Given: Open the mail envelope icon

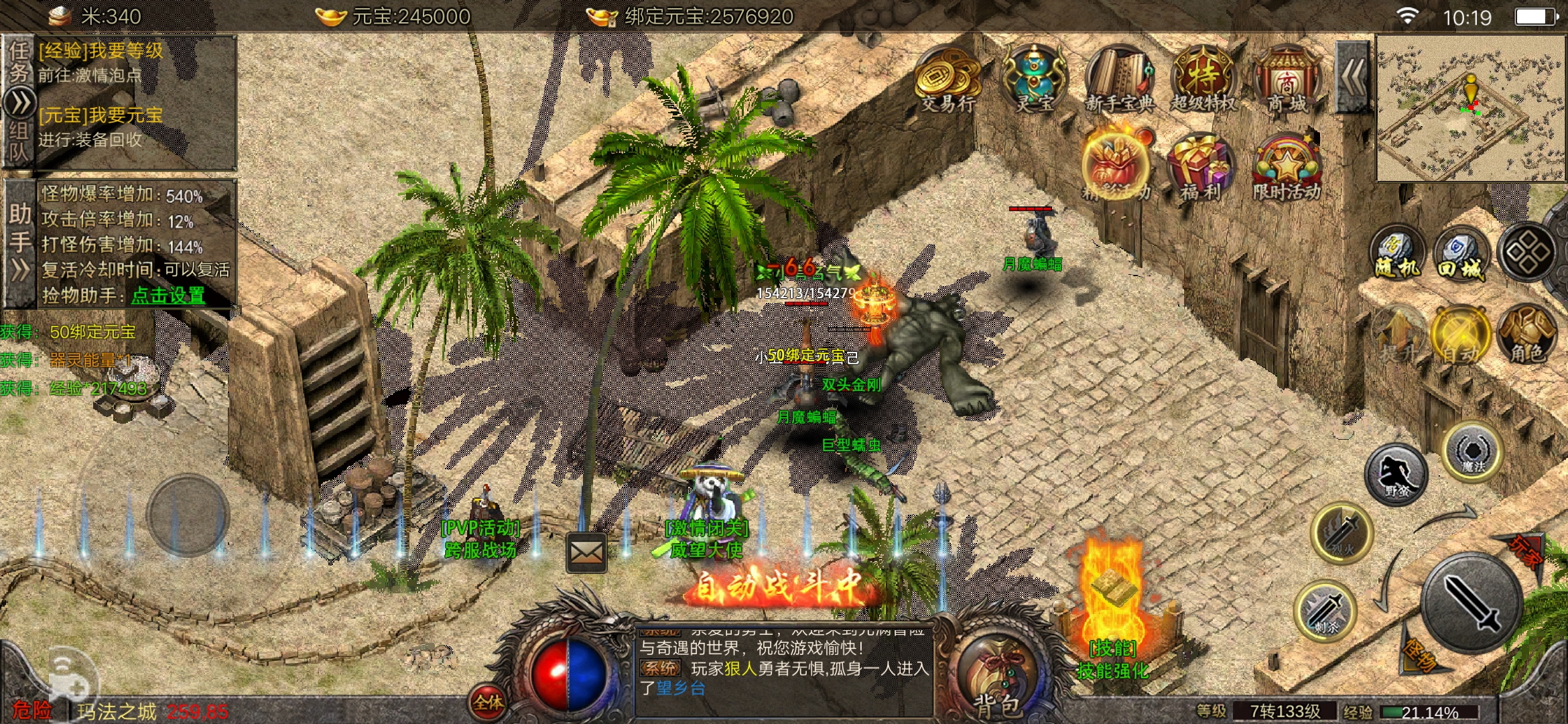Looking at the screenshot, I should (x=586, y=552).
